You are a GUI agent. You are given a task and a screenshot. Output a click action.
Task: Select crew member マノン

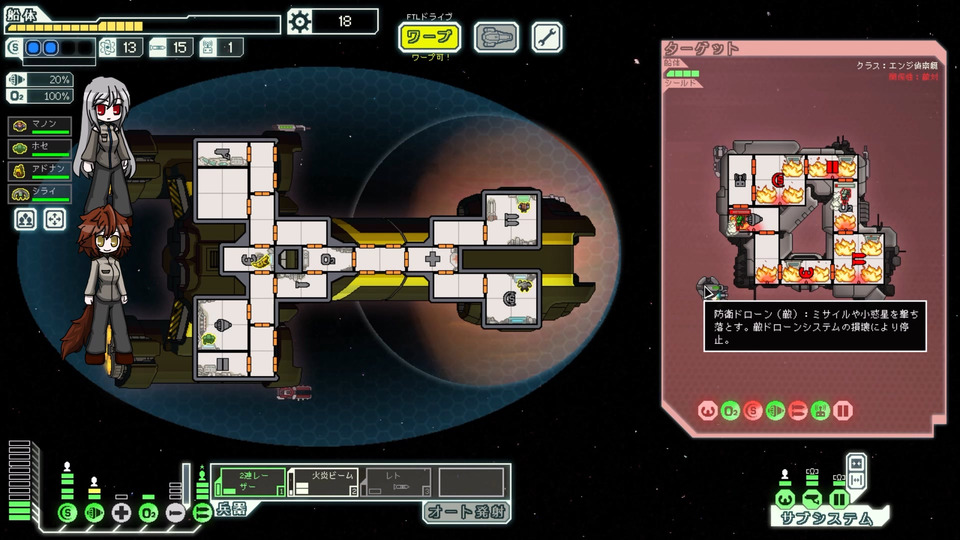point(41,126)
